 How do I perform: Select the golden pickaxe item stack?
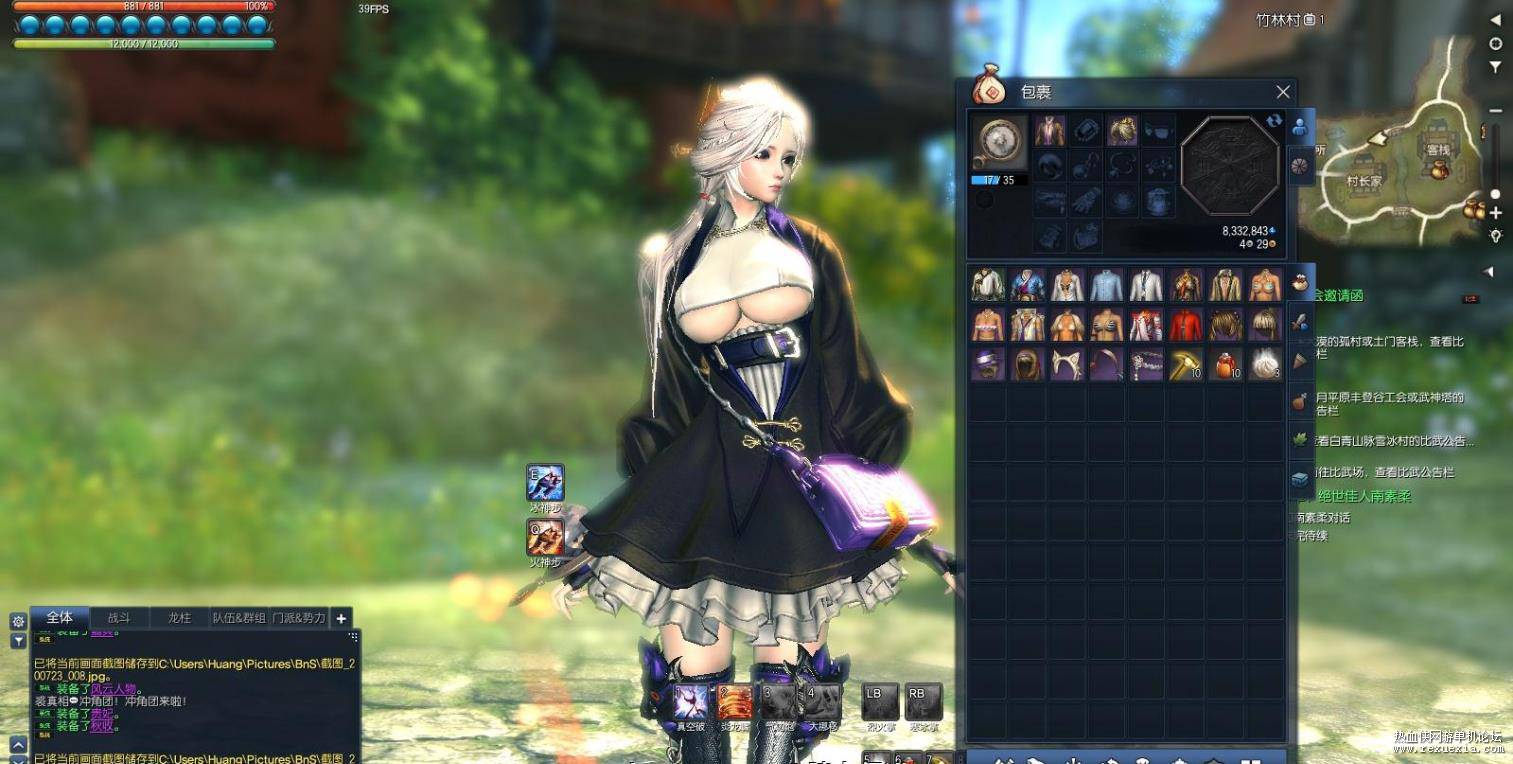tap(1186, 365)
